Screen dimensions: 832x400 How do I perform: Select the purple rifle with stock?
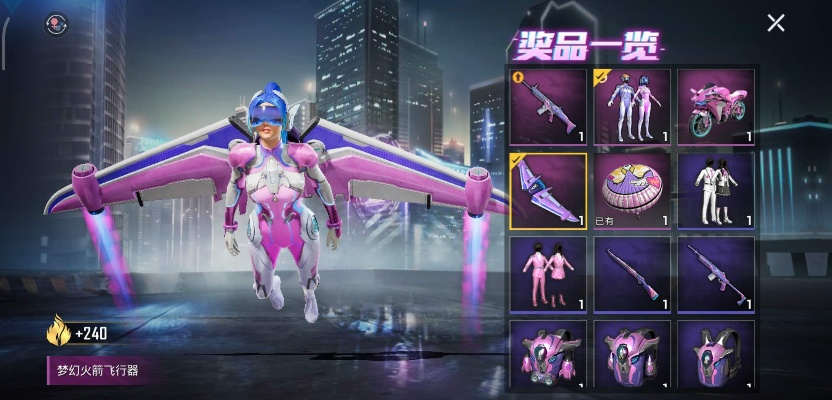[x=716, y=275]
